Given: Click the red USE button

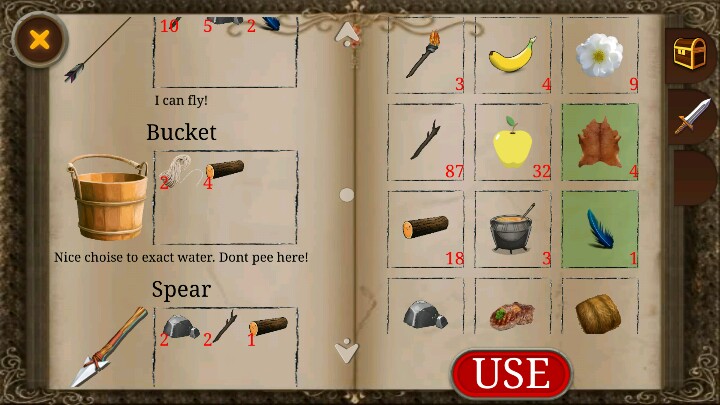Looking at the screenshot, I should click(x=511, y=373).
